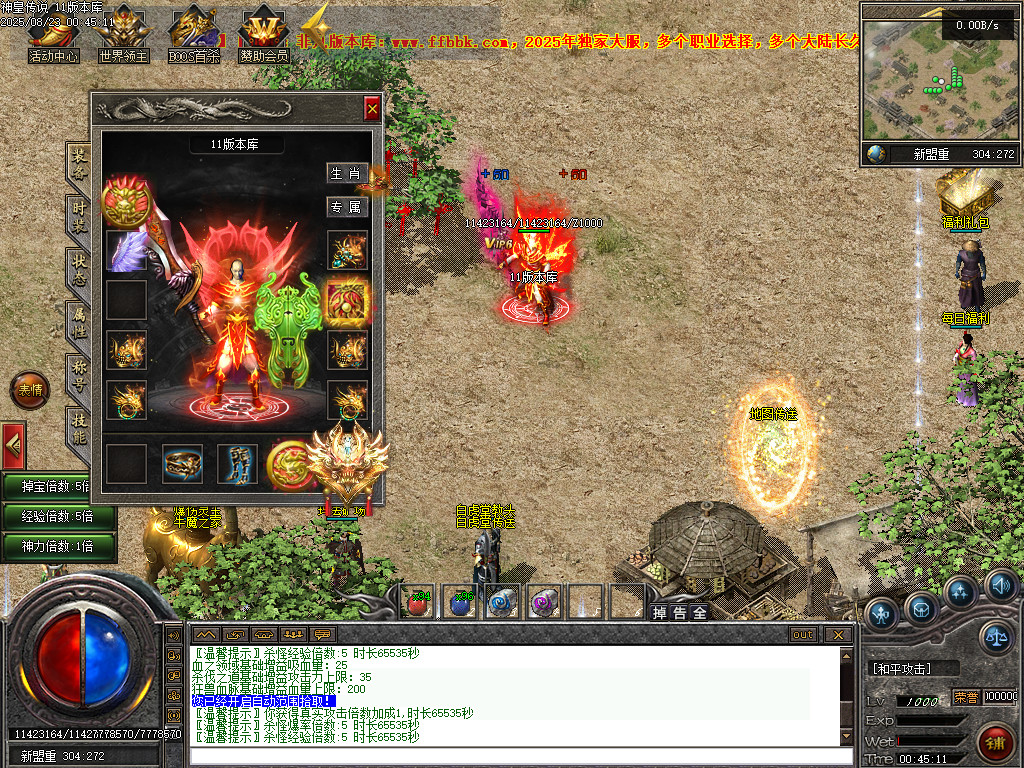Open the 世界领主 world boss menu

[x=123, y=38]
